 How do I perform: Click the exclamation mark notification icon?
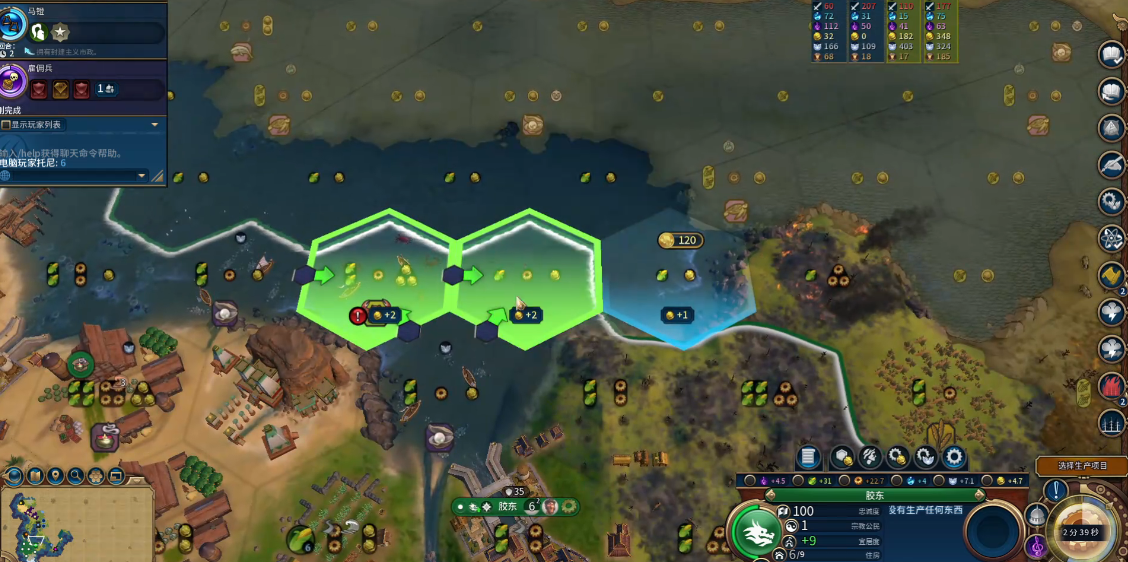(x=1056, y=491)
